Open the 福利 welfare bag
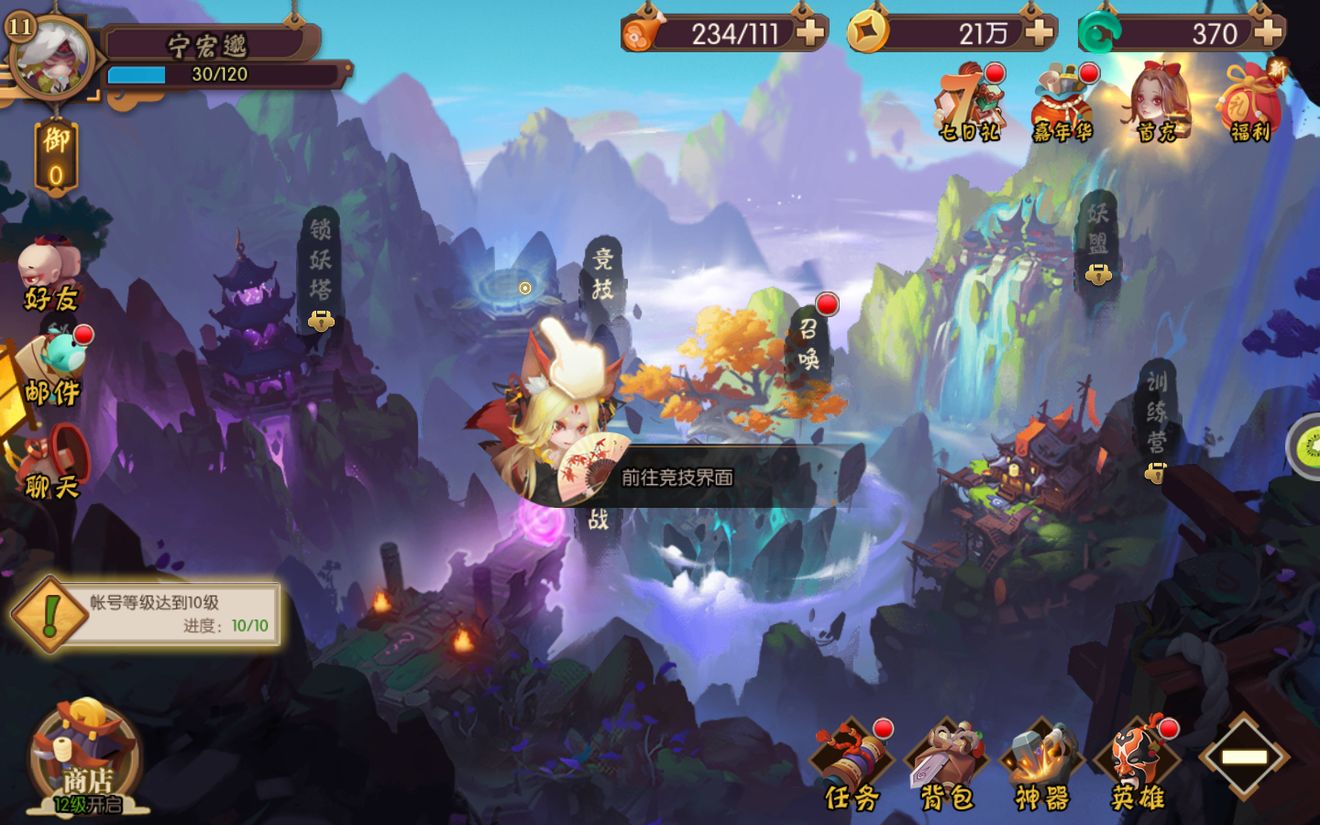This screenshot has width=1320, height=825. click(x=1250, y=102)
